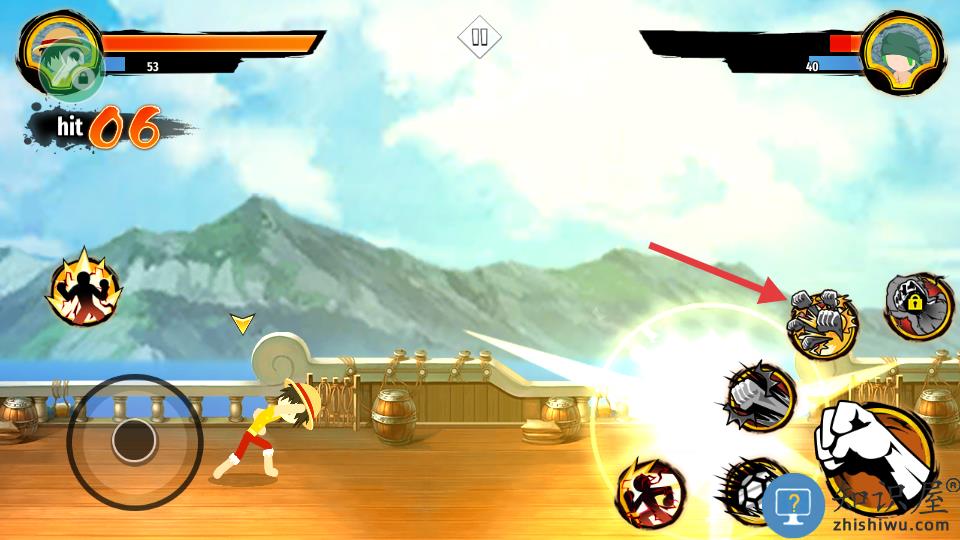The height and width of the screenshot is (540, 960).
Task: Trigger the red silhouette dash skill
Action: (x=650, y=493)
